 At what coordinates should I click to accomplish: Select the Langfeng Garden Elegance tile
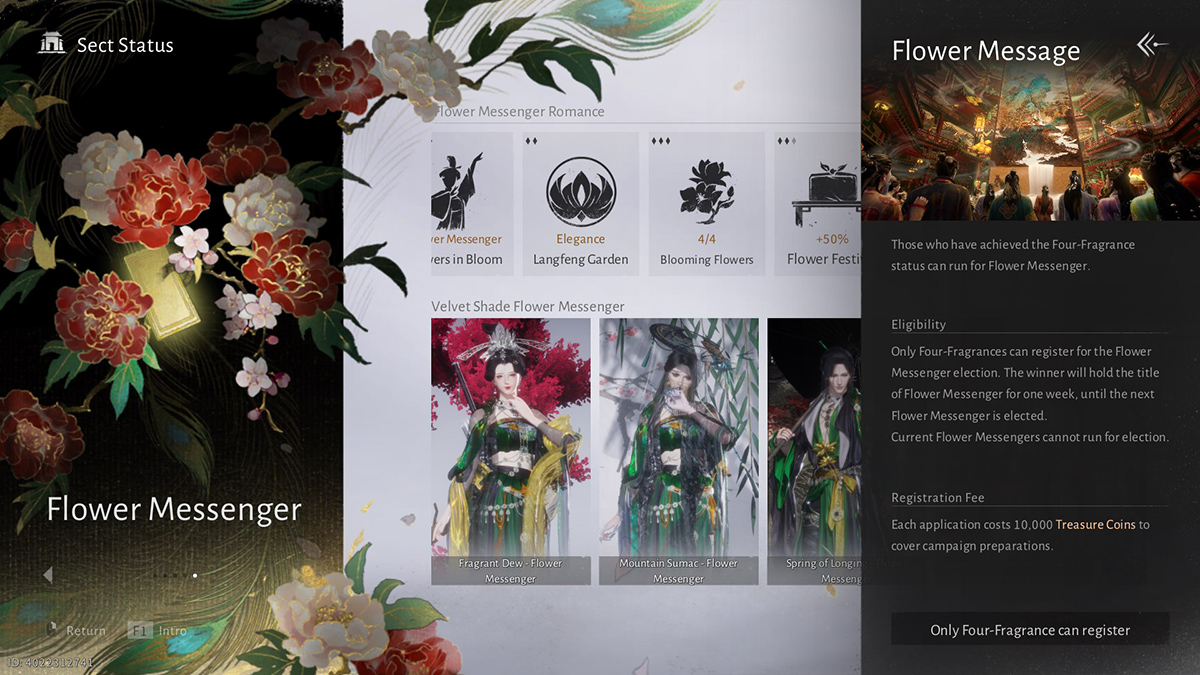580,204
